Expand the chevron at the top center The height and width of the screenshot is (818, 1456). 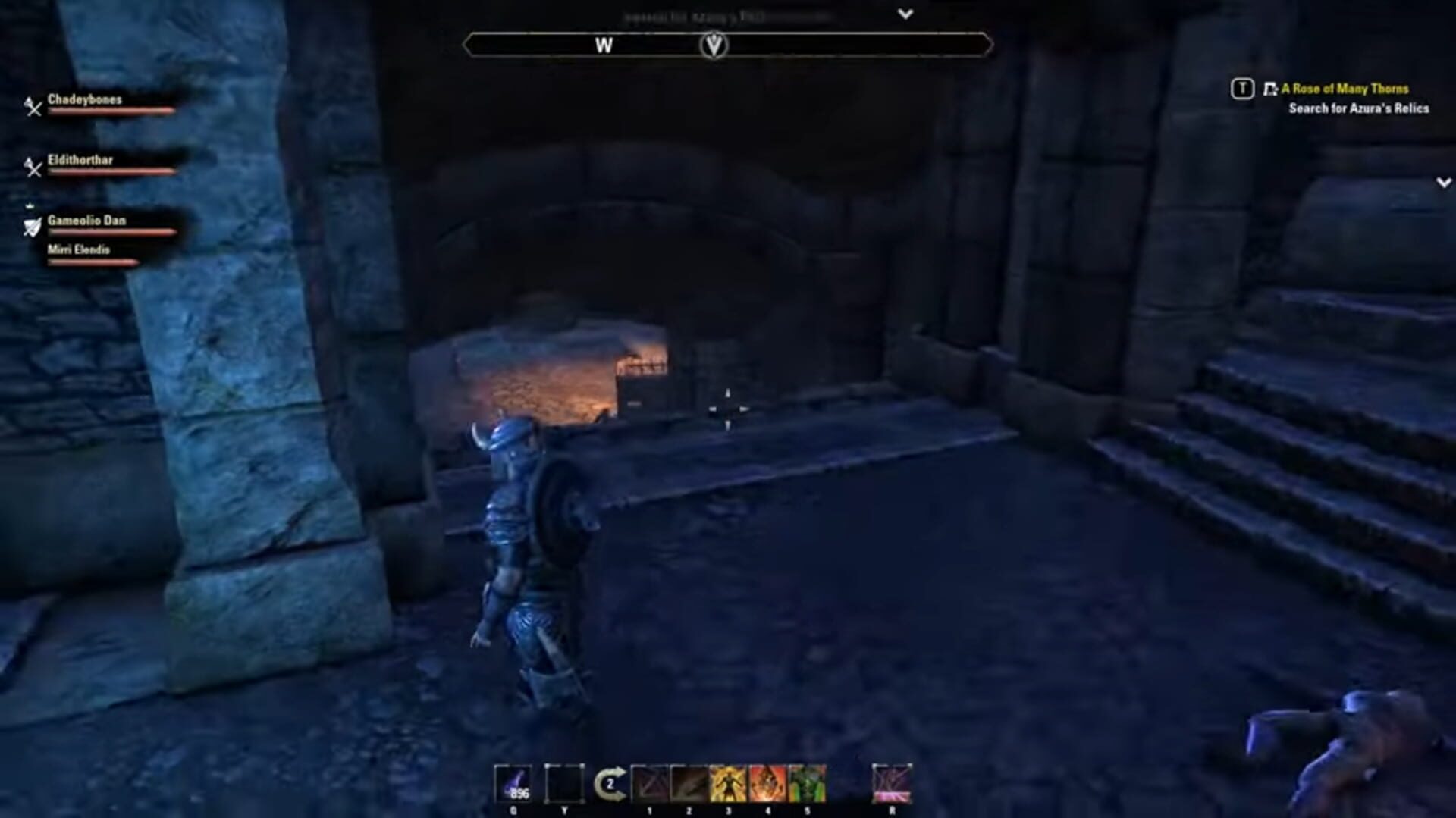(907, 13)
